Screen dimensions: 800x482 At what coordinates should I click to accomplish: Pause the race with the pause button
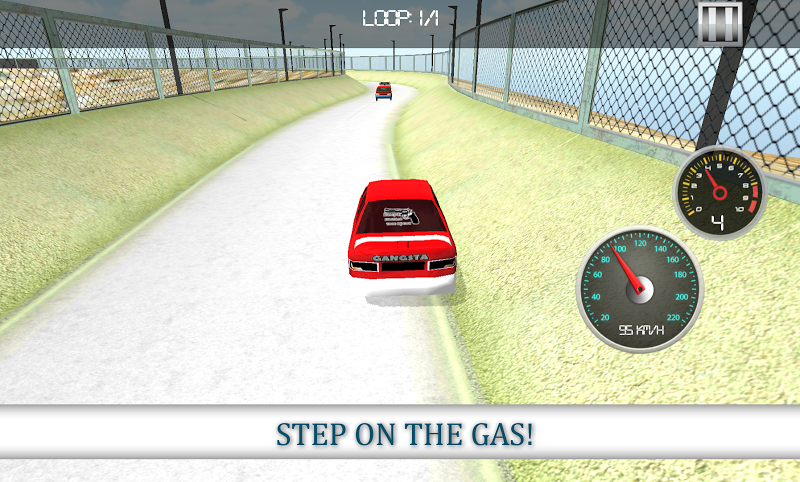tap(719, 22)
